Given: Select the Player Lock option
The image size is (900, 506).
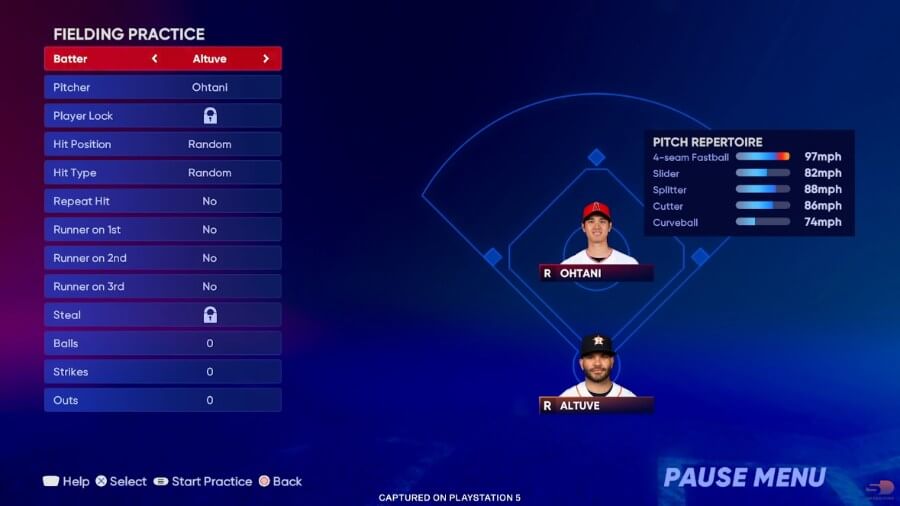Looking at the screenshot, I should (x=162, y=116).
